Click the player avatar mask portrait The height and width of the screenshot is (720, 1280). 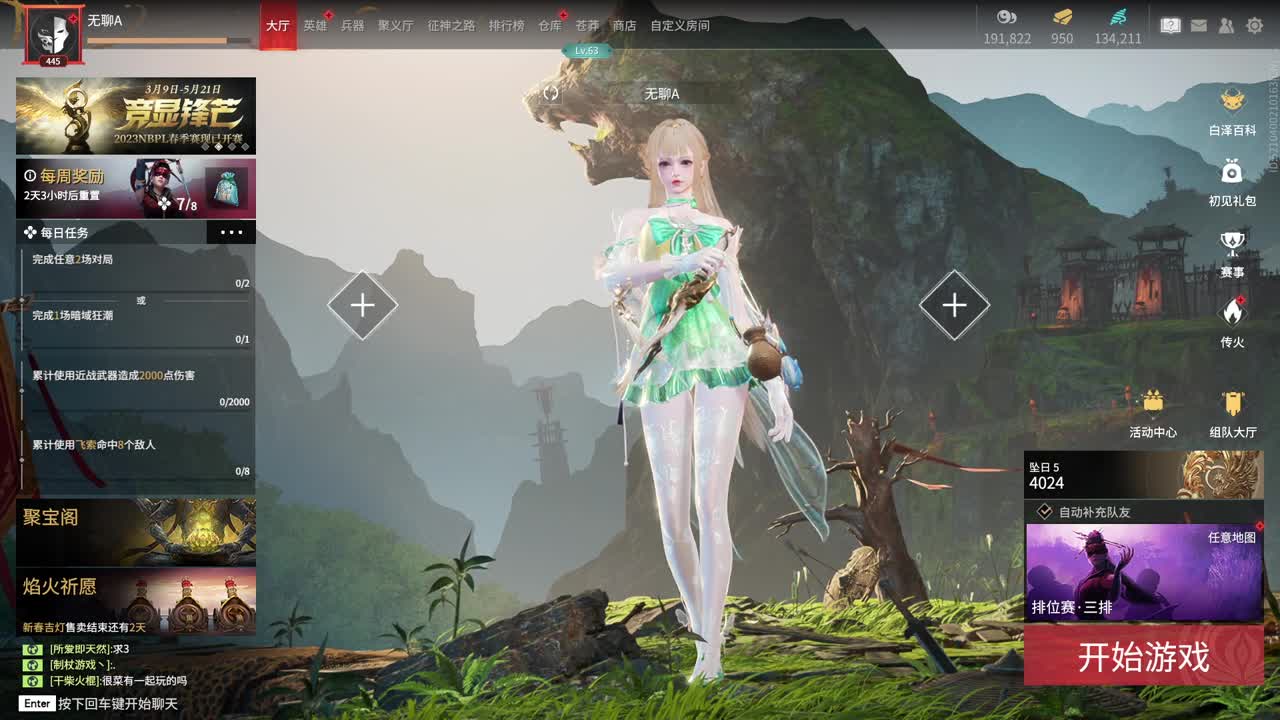(x=53, y=35)
